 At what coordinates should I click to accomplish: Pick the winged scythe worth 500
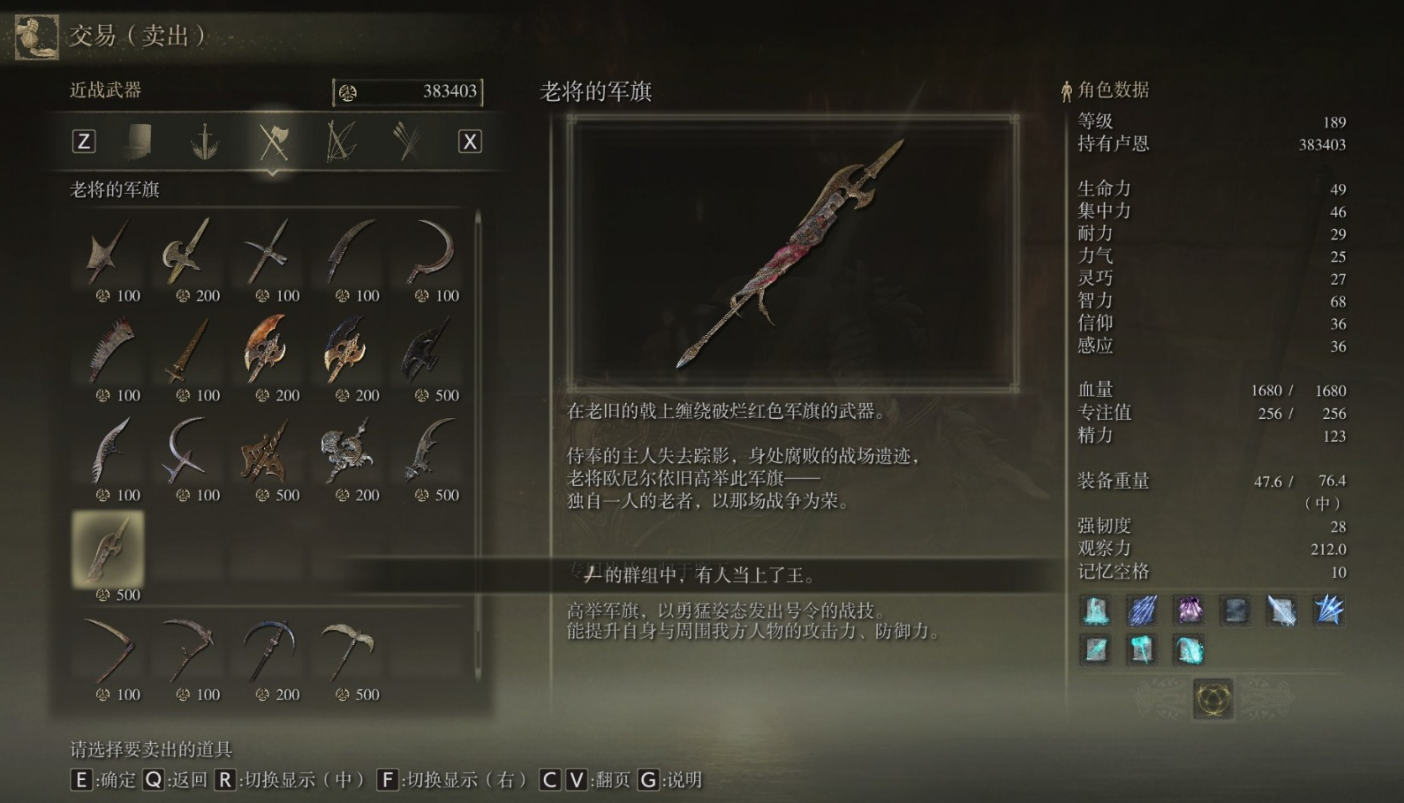[347, 649]
